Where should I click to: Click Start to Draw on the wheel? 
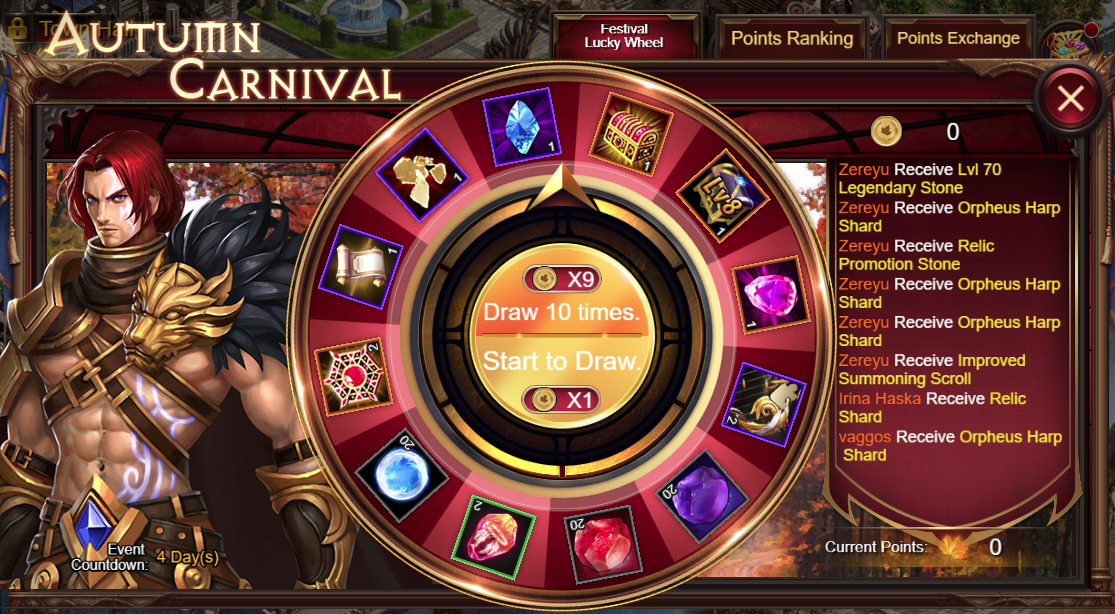[x=561, y=361]
